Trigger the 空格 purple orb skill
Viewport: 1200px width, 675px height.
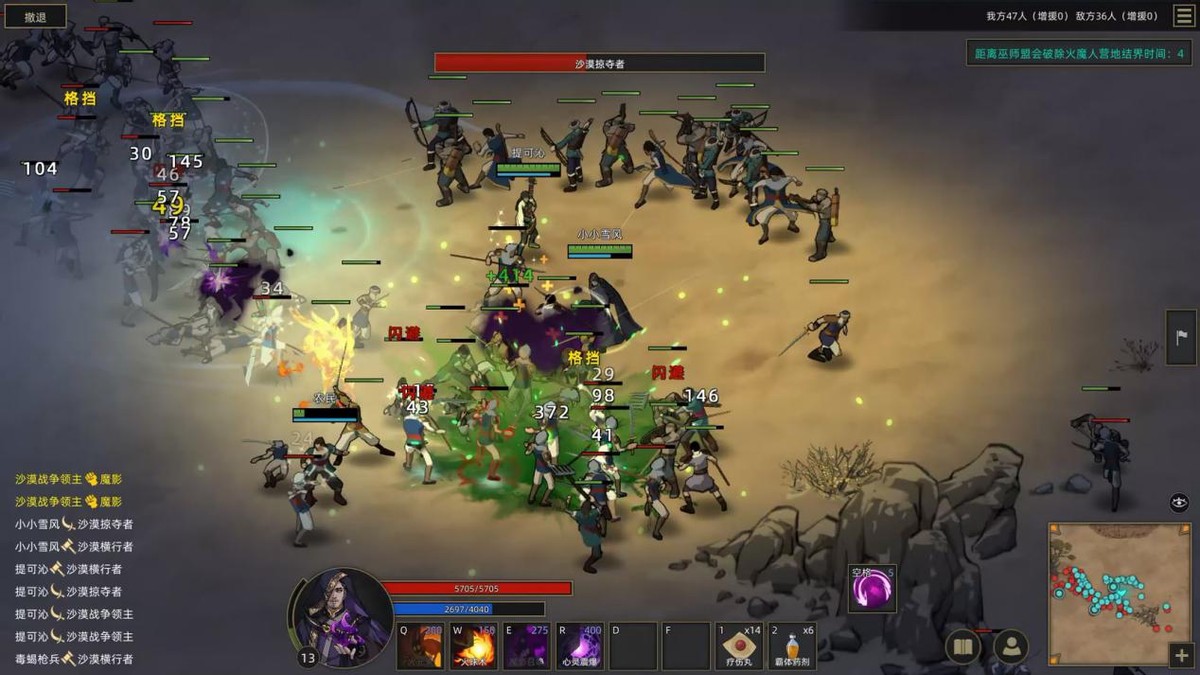tap(872, 589)
